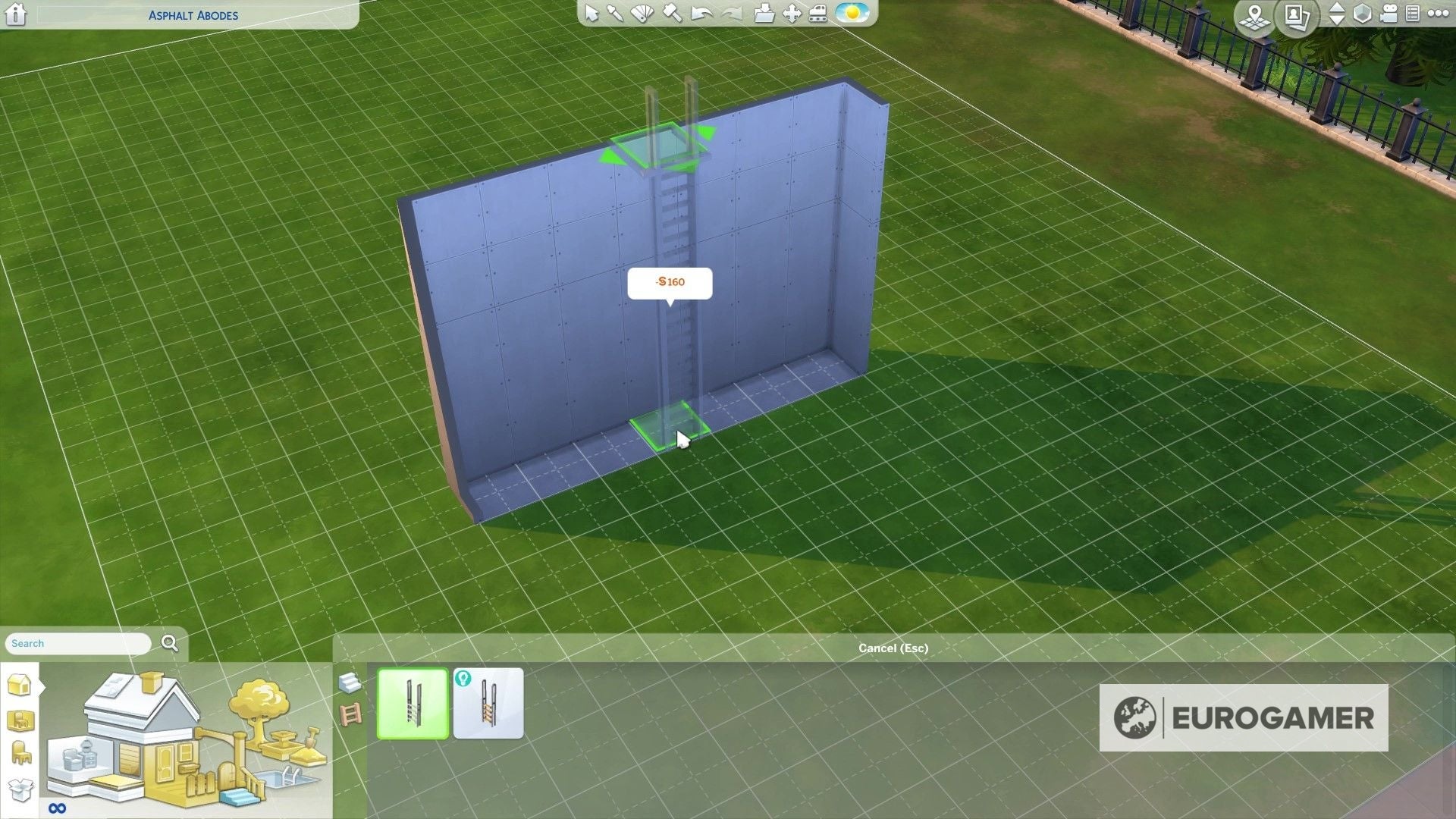1456x819 pixels.
Task: Expand more options with the three dots
Action: tap(1439, 13)
